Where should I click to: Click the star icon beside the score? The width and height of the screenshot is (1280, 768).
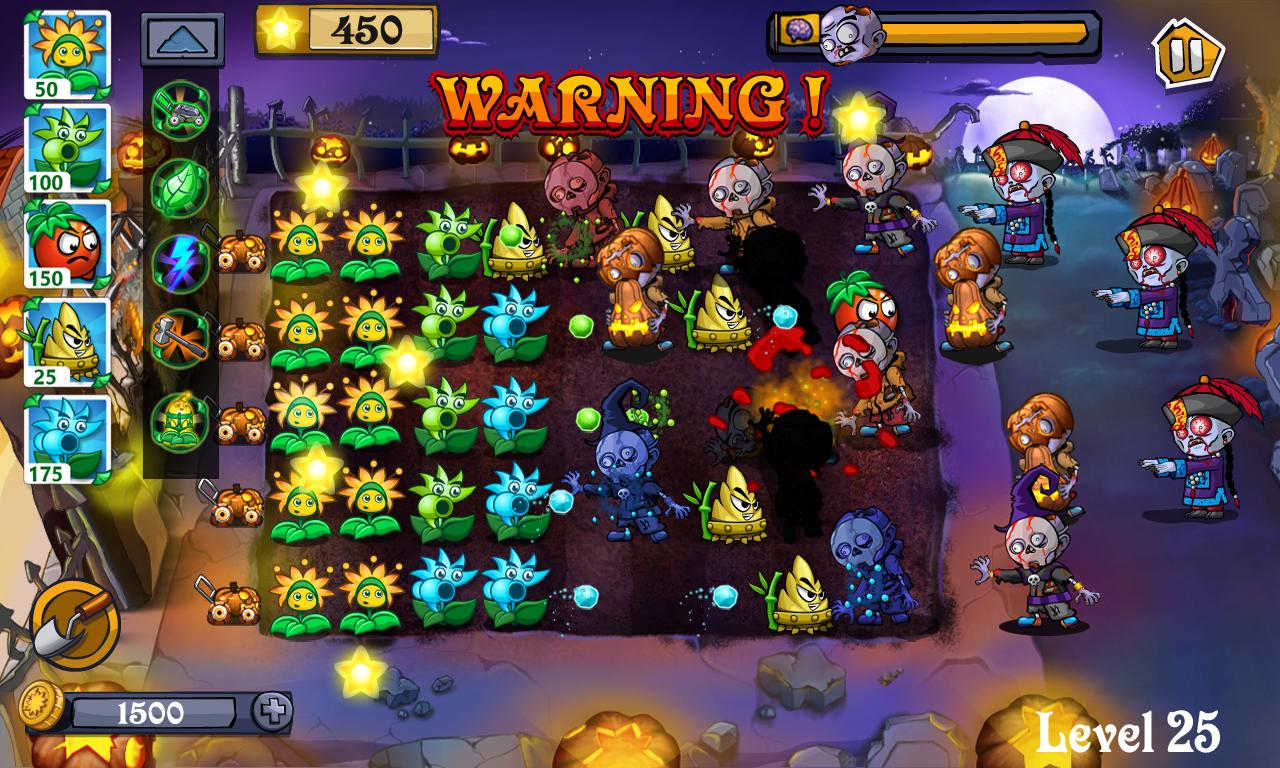(284, 27)
